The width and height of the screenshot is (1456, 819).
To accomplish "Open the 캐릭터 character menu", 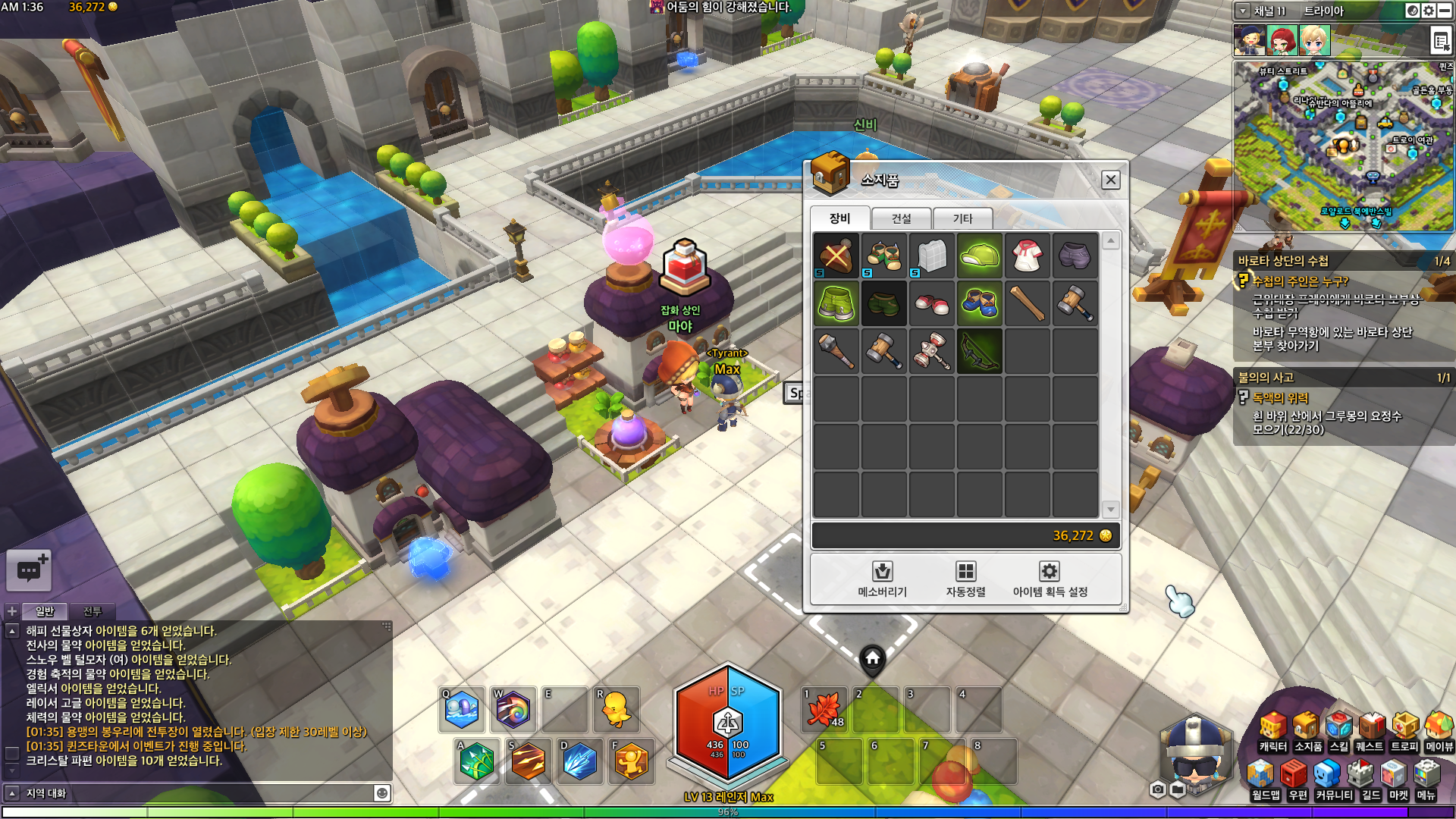I will pos(1272,733).
